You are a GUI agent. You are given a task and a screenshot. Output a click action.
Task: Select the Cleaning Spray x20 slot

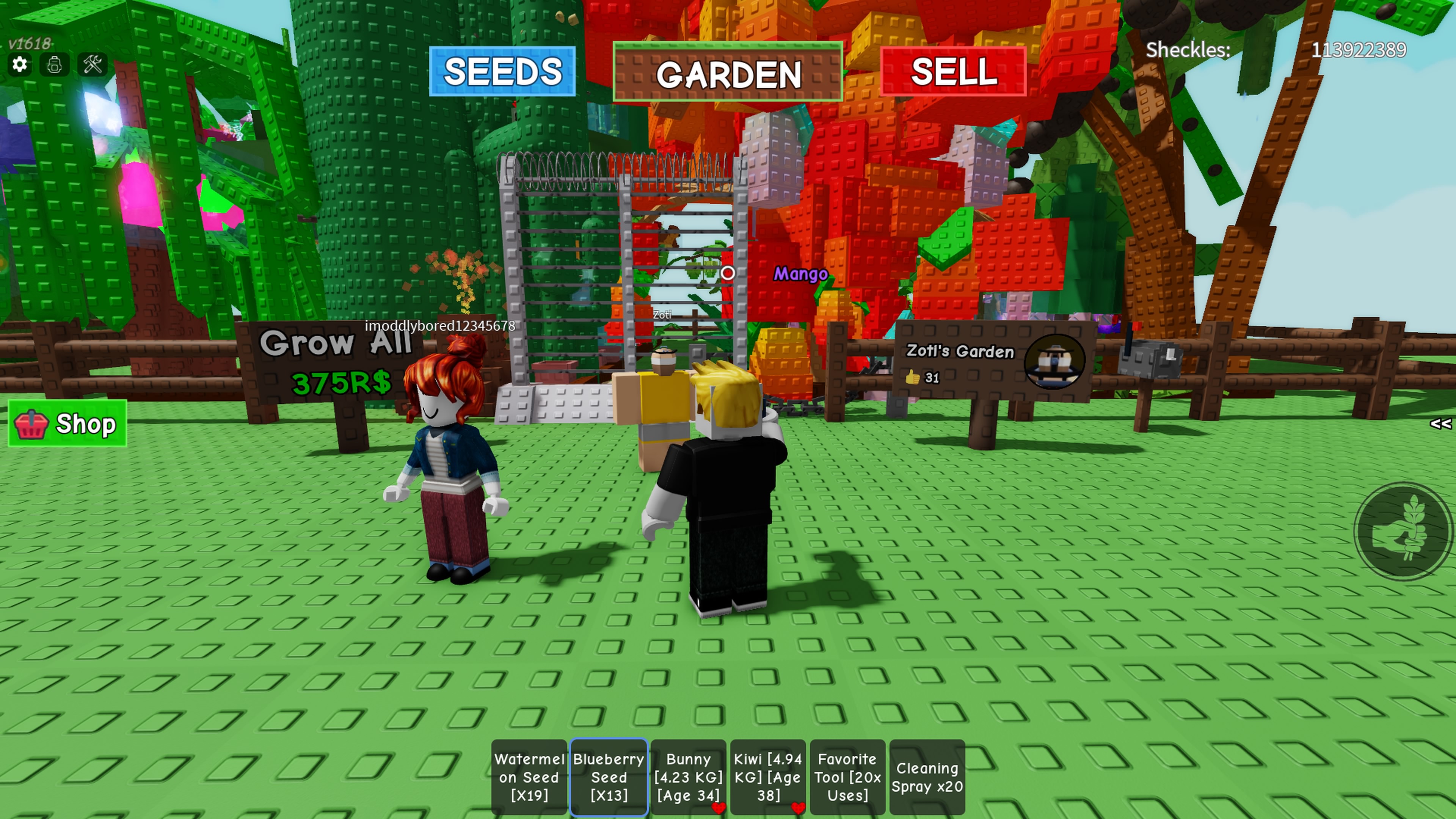coord(927,777)
